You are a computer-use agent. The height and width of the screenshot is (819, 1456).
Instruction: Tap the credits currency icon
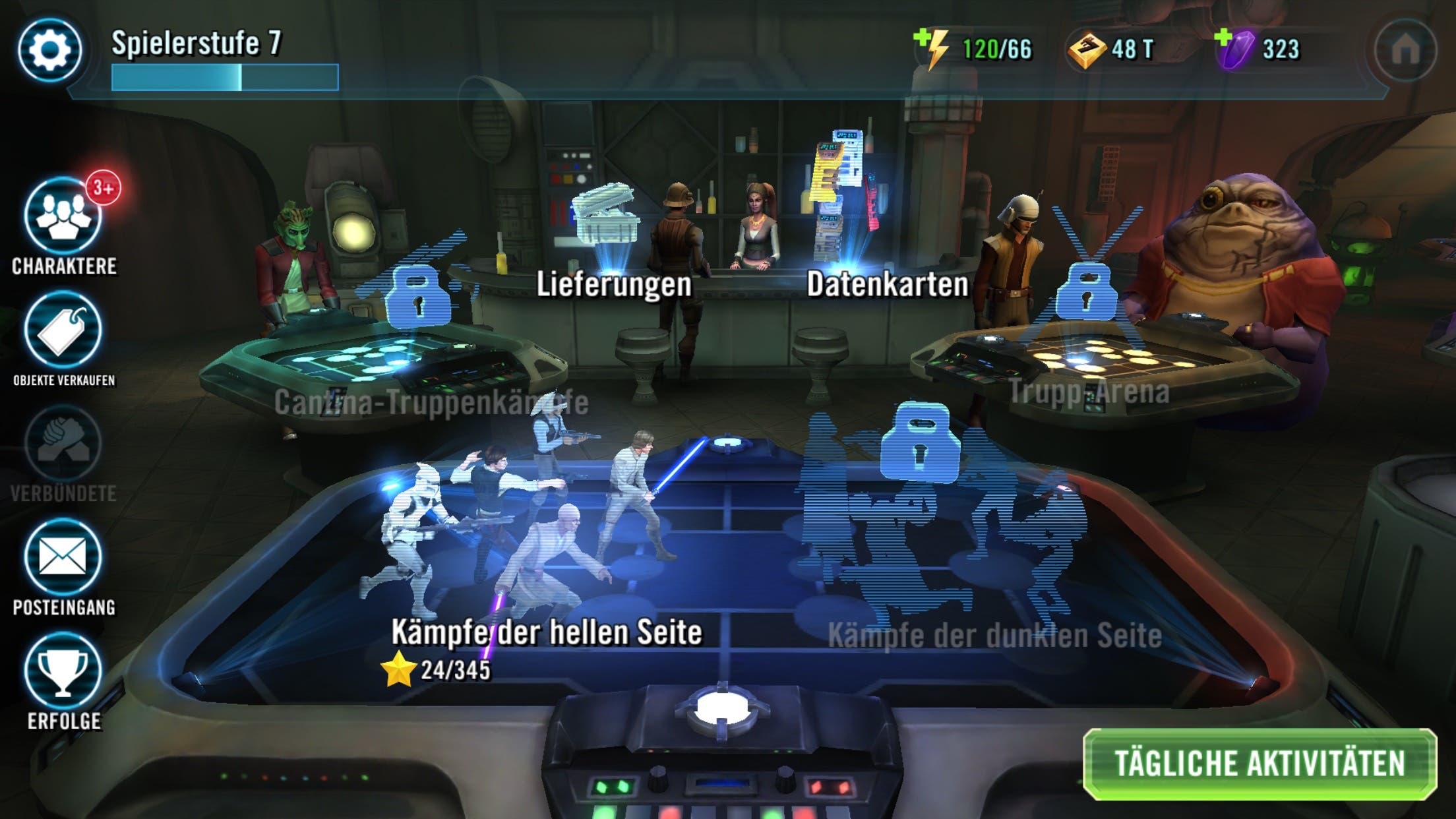(x=1086, y=49)
